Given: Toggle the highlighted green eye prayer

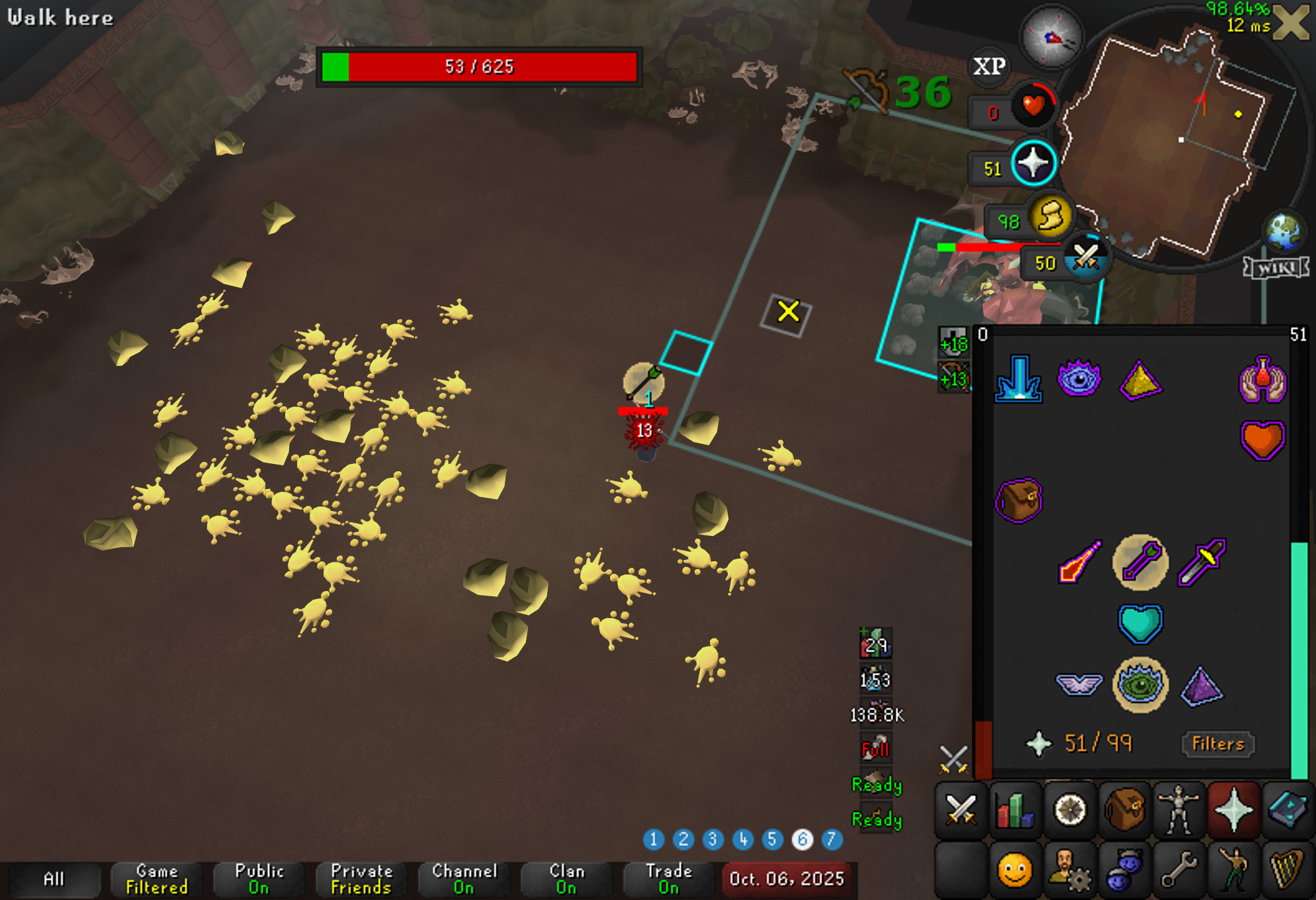Looking at the screenshot, I should [1140, 685].
